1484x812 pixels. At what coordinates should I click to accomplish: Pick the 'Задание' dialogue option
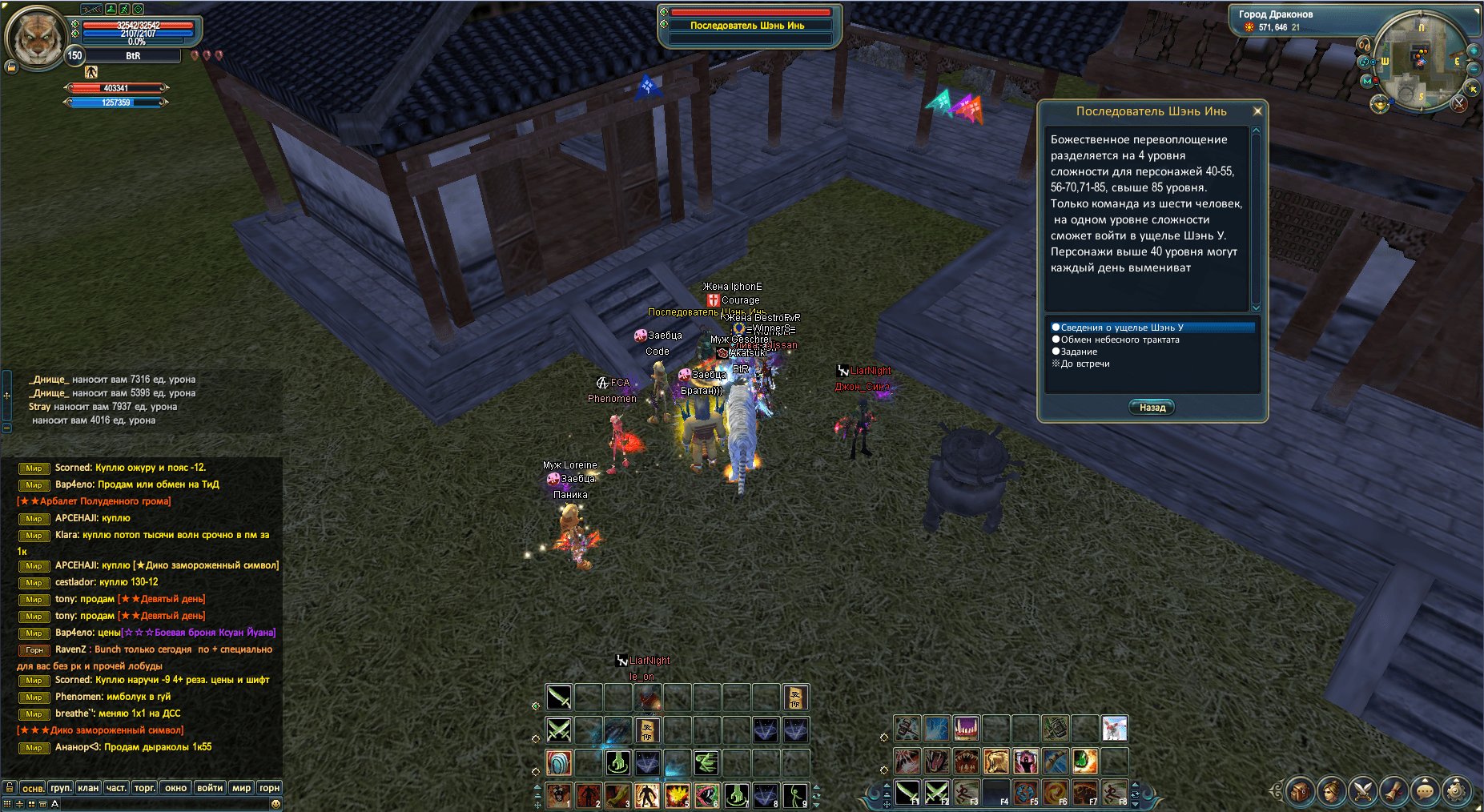(x=1079, y=352)
